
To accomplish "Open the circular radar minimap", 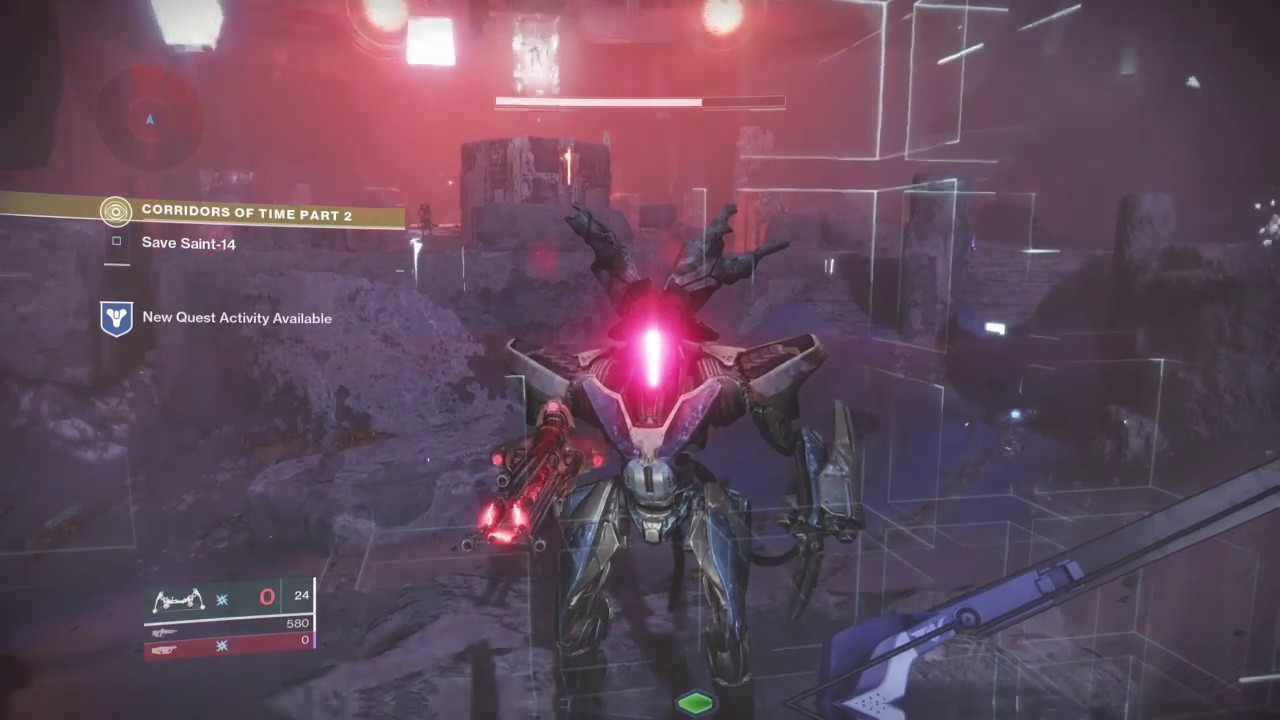I will pos(150,118).
